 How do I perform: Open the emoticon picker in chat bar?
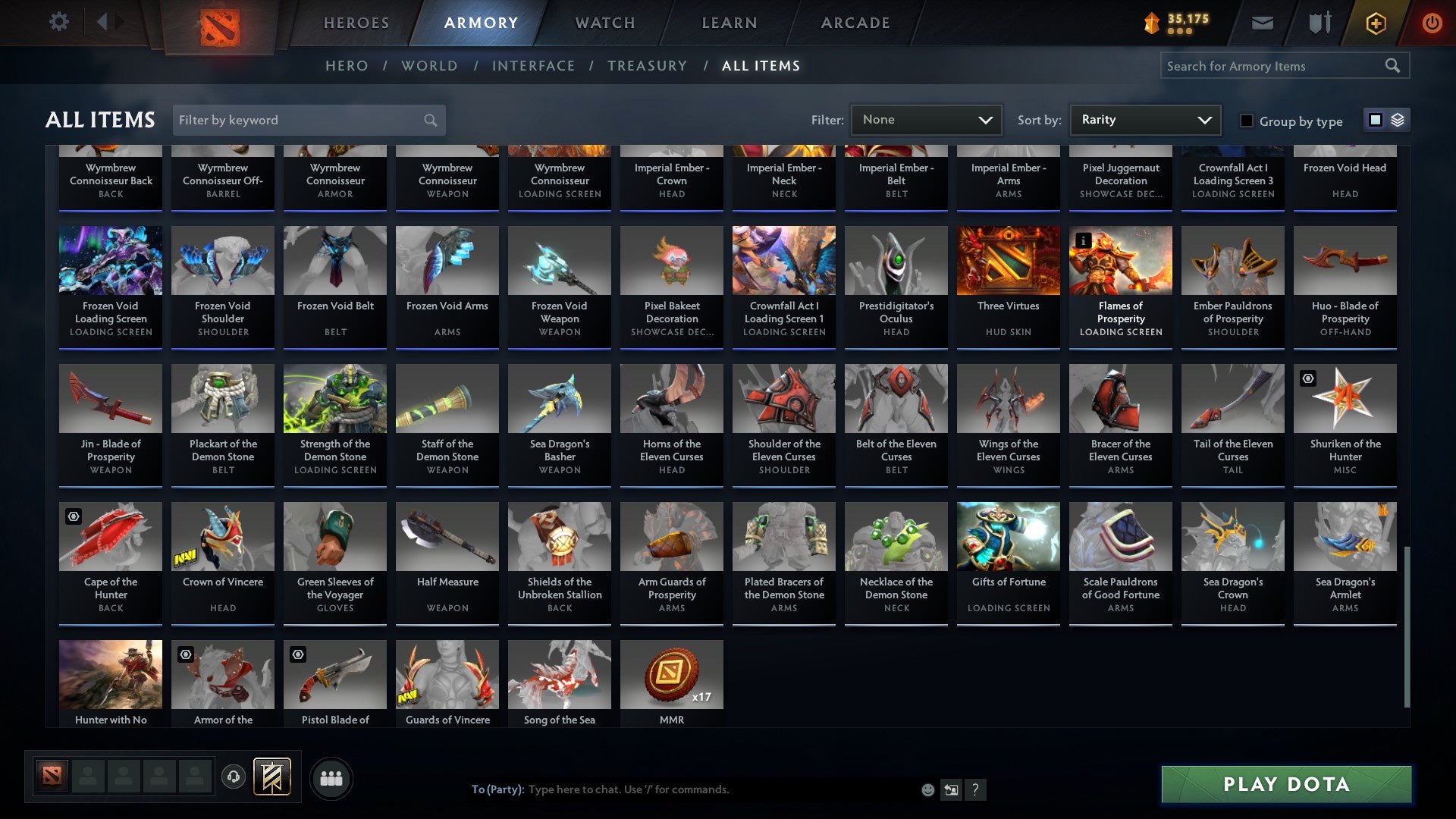[x=927, y=789]
